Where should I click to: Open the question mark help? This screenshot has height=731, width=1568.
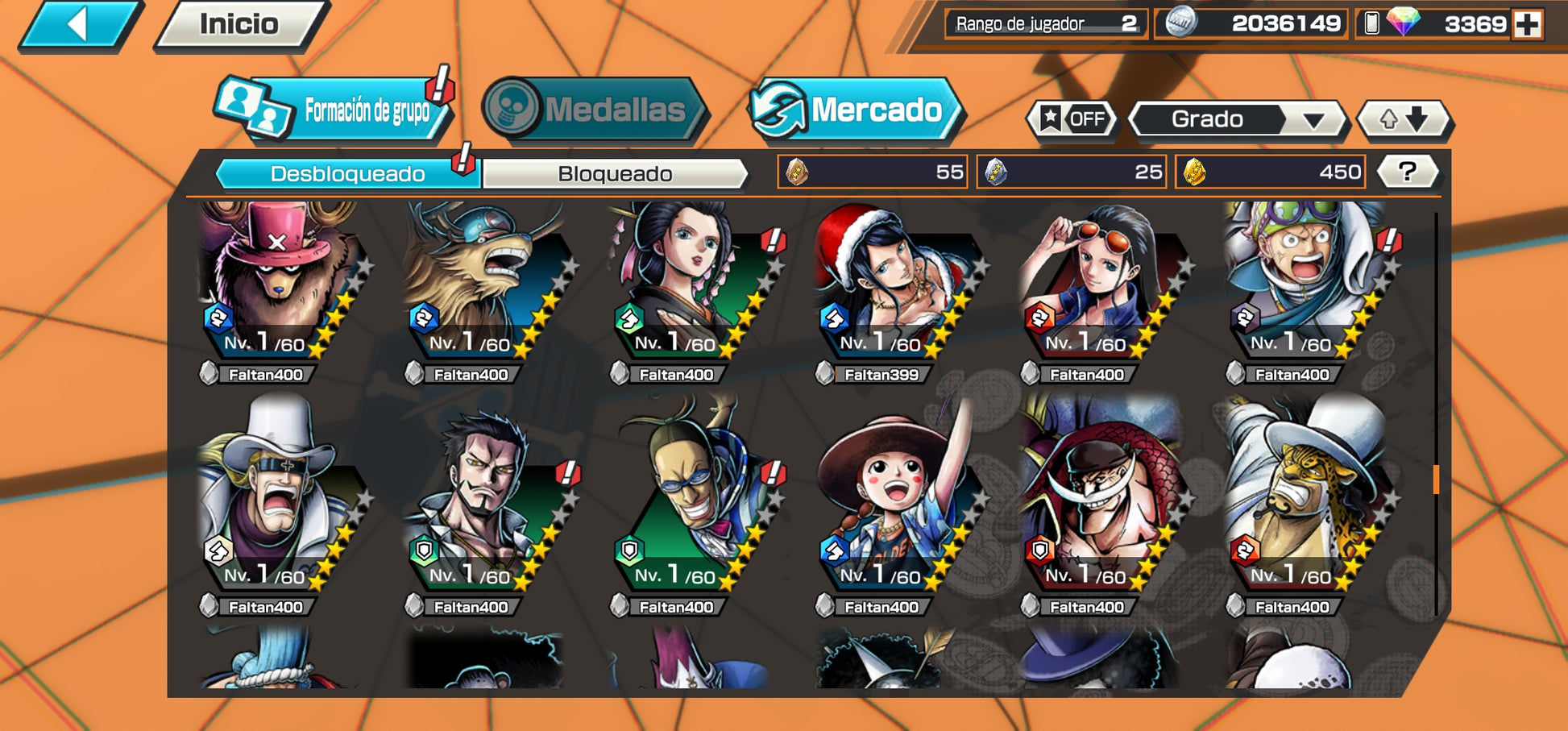click(x=1407, y=172)
